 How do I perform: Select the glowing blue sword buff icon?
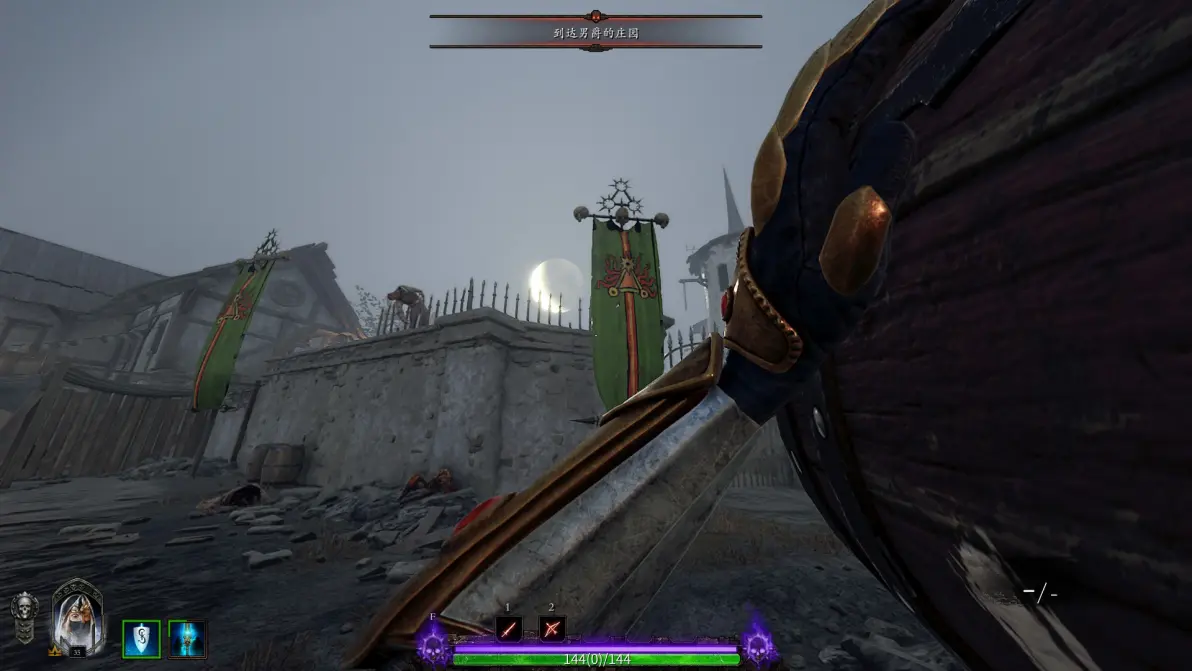coord(187,639)
